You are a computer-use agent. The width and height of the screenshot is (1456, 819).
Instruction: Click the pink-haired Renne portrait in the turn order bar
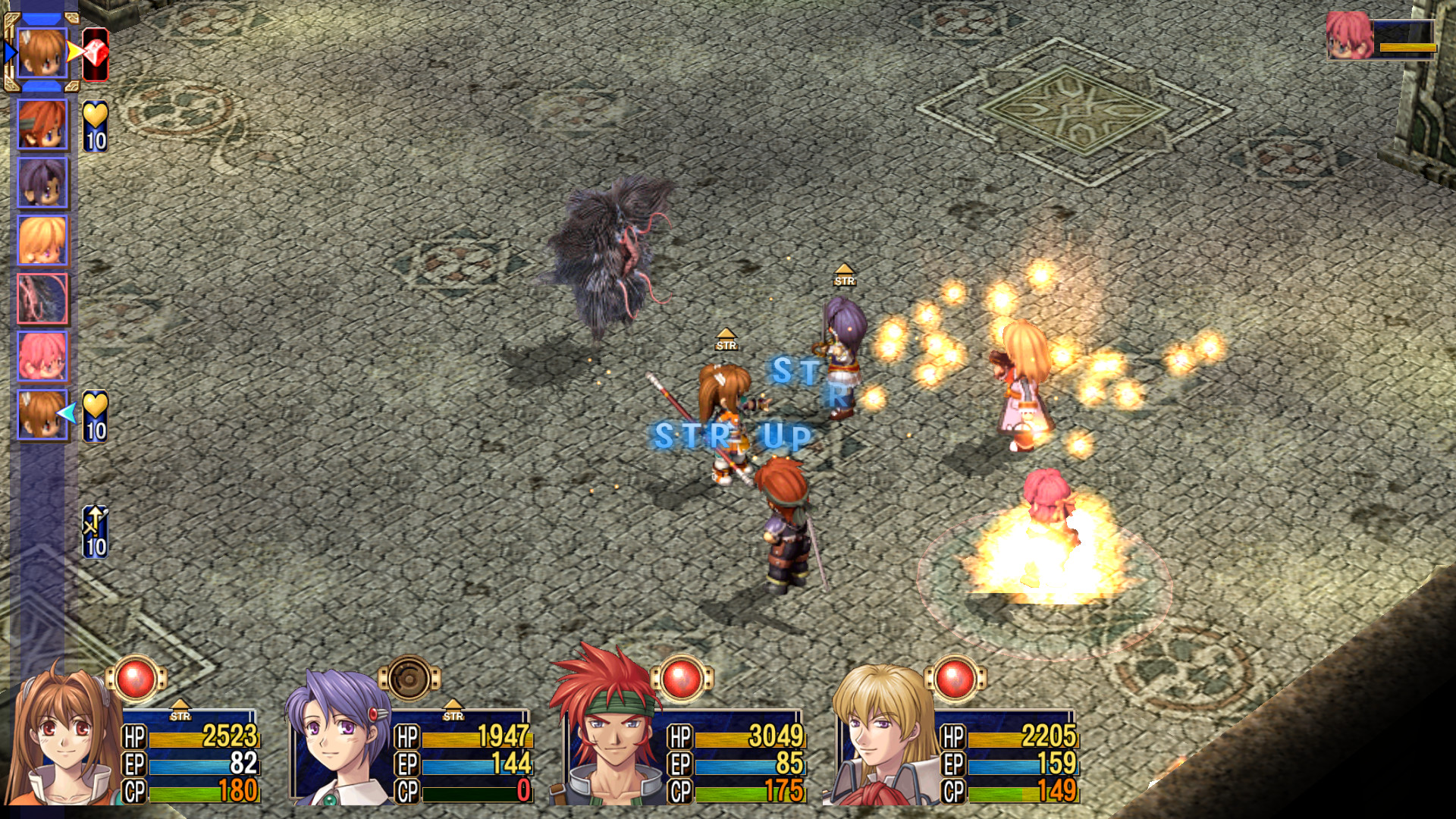coord(42,356)
